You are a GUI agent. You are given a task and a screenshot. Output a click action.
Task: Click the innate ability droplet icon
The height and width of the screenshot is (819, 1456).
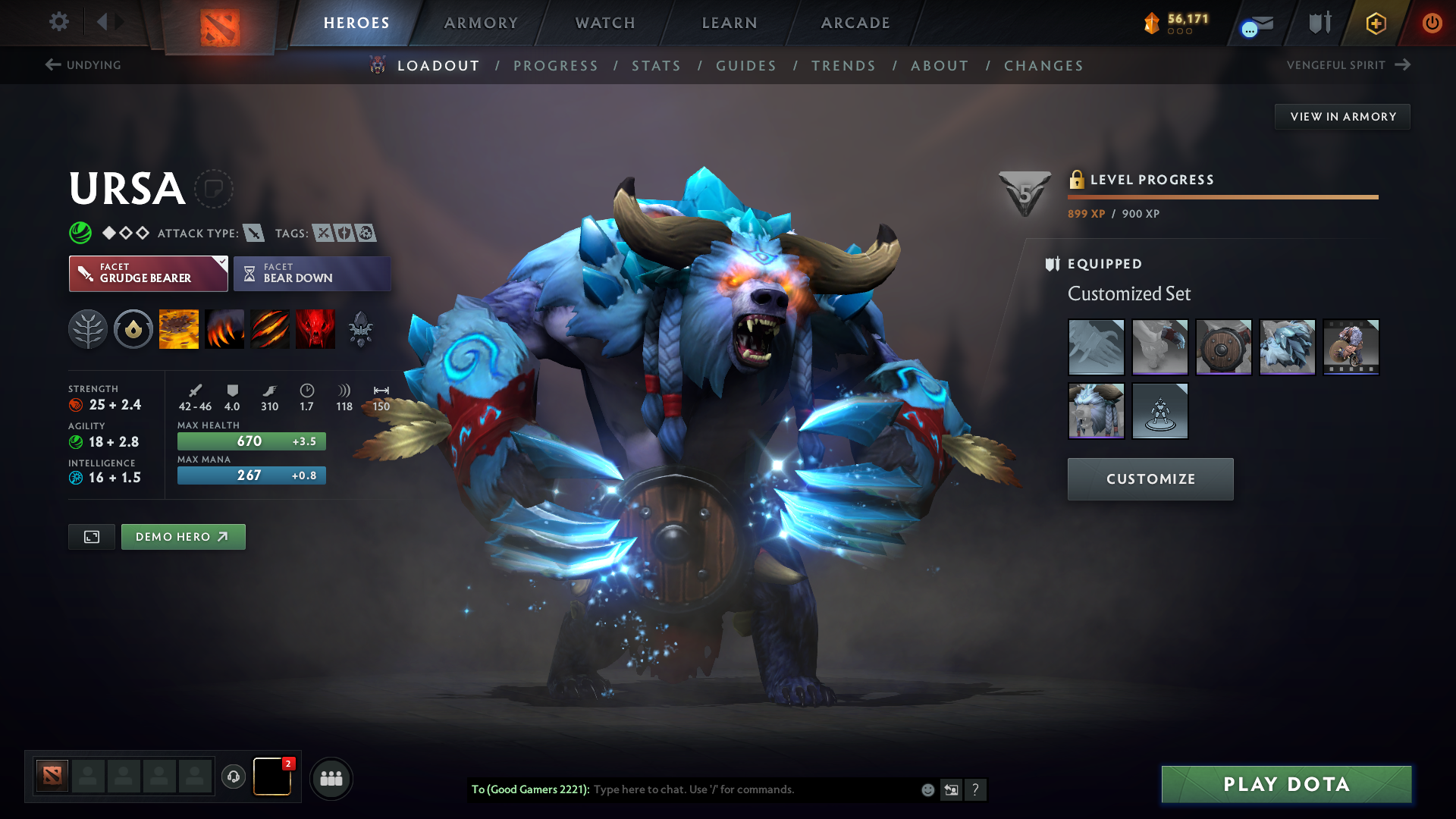point(133,329)
